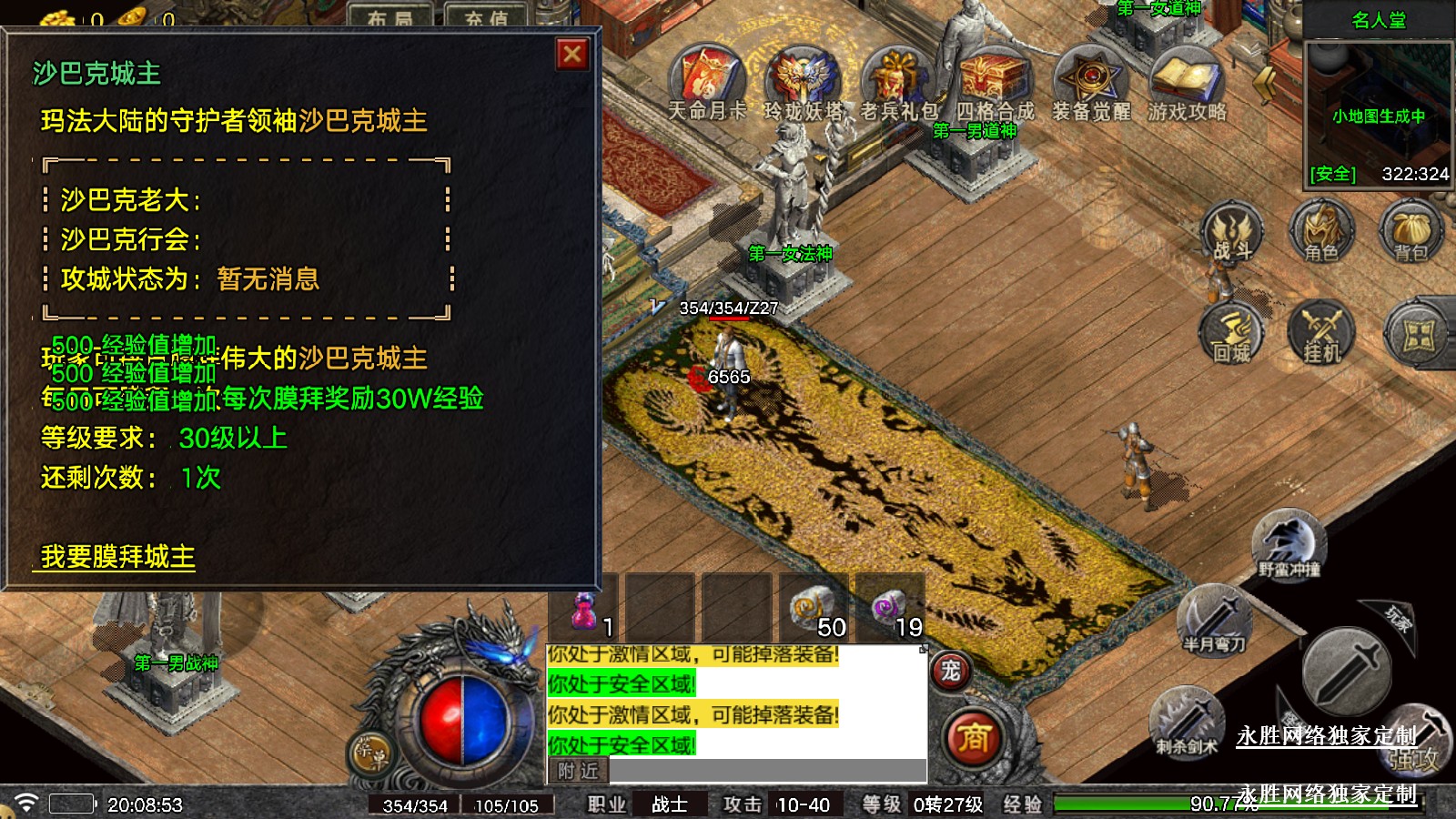Viewport: 1456px width, 819px height.
Task: Use the 半月弯刀 skill
Action: point(1214,621)
